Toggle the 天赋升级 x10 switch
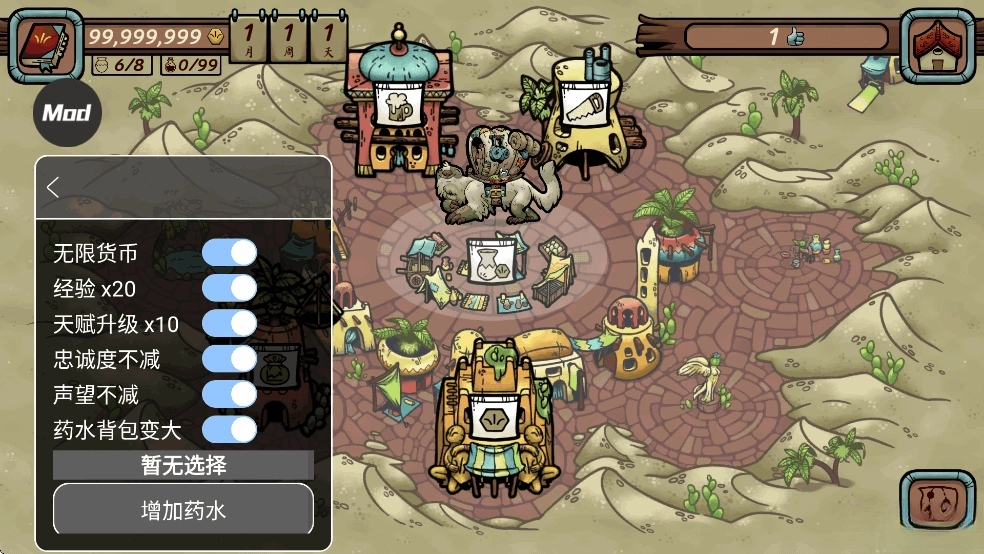Viewport: 984px width, 554px height. point(230,323)
